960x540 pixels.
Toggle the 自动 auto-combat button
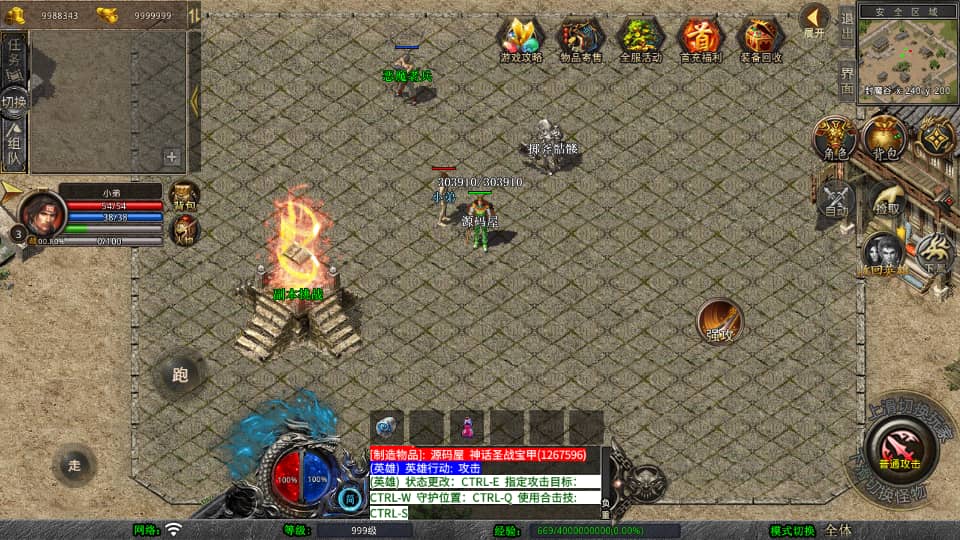[836, 198]
